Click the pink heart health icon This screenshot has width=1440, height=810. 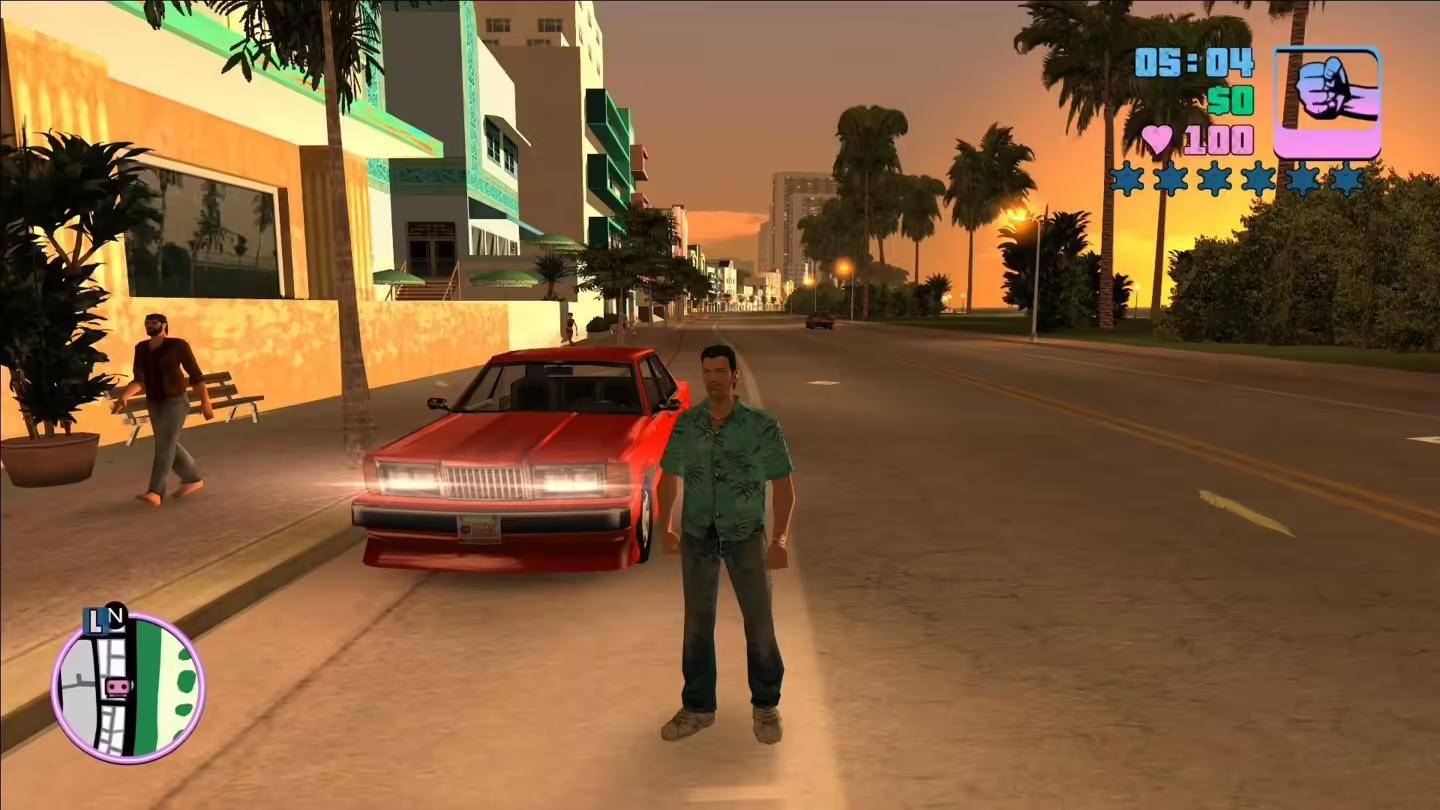[x=1156, y=139]
